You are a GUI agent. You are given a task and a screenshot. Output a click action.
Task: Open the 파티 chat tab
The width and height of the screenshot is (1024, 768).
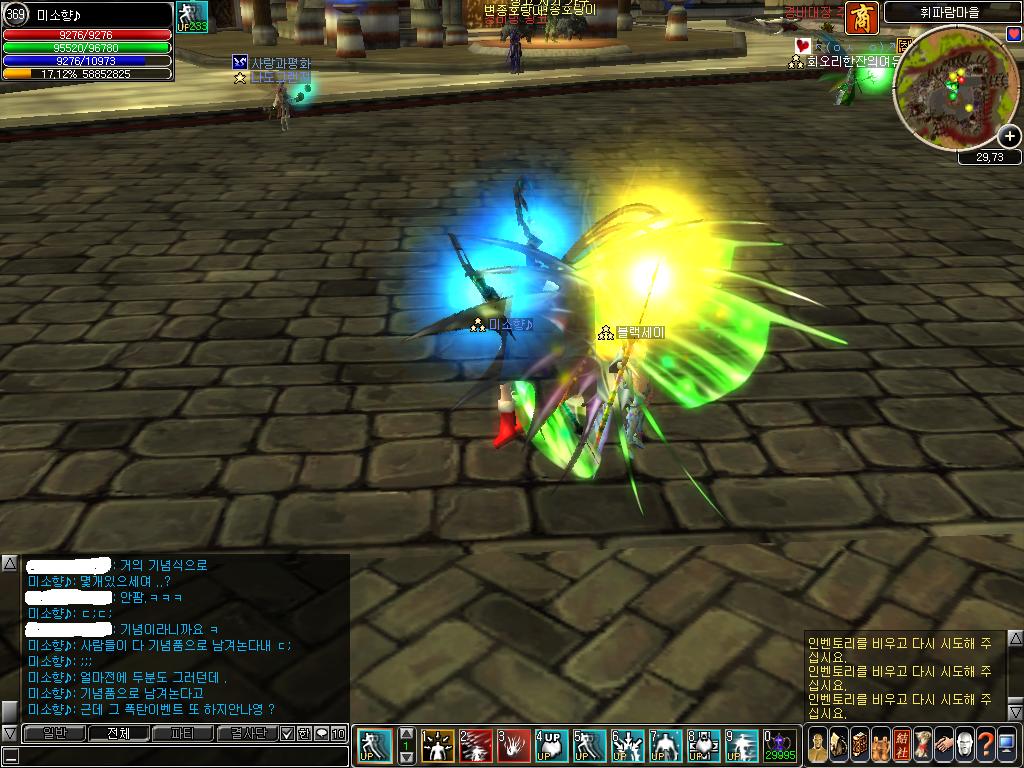[183, 733]
